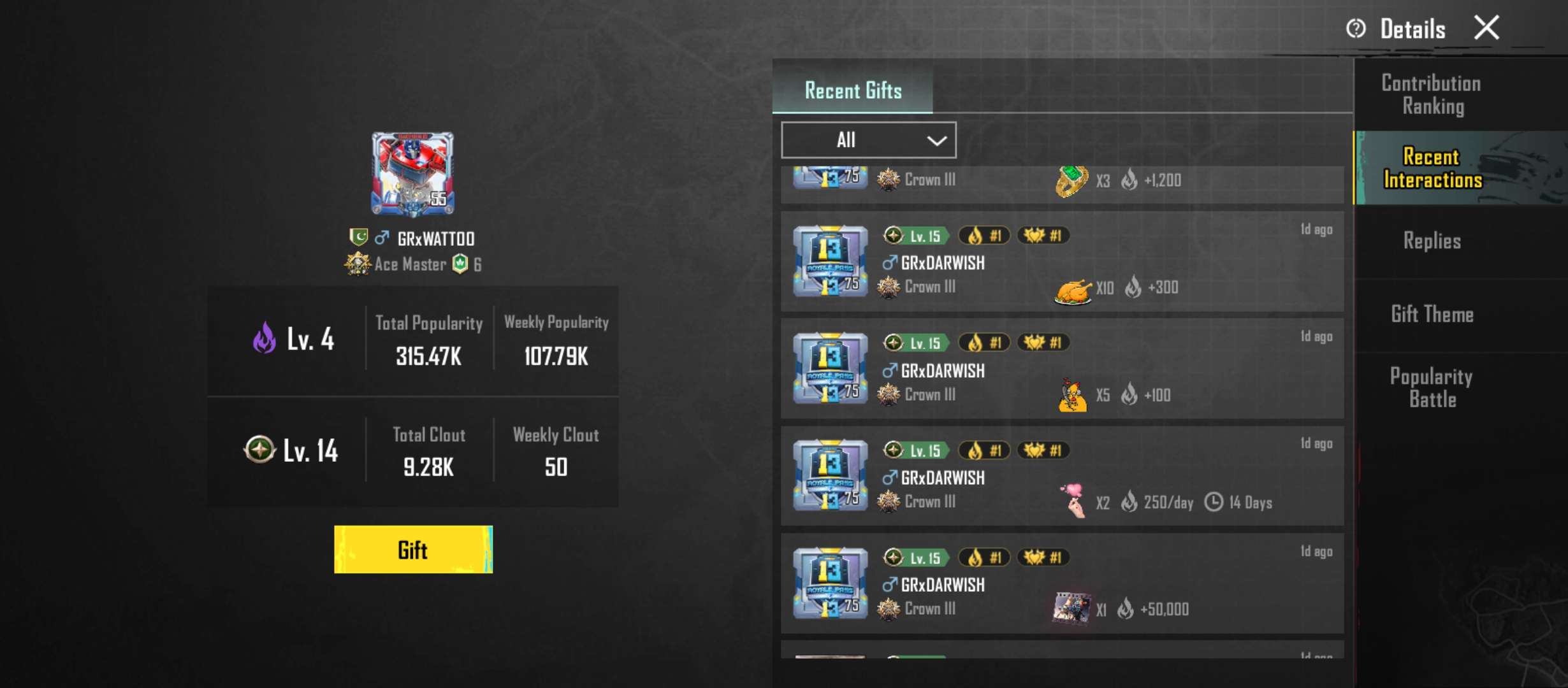Open the All filter dropdown
This screenshot has height=688, width=1568.
(868, 140)
